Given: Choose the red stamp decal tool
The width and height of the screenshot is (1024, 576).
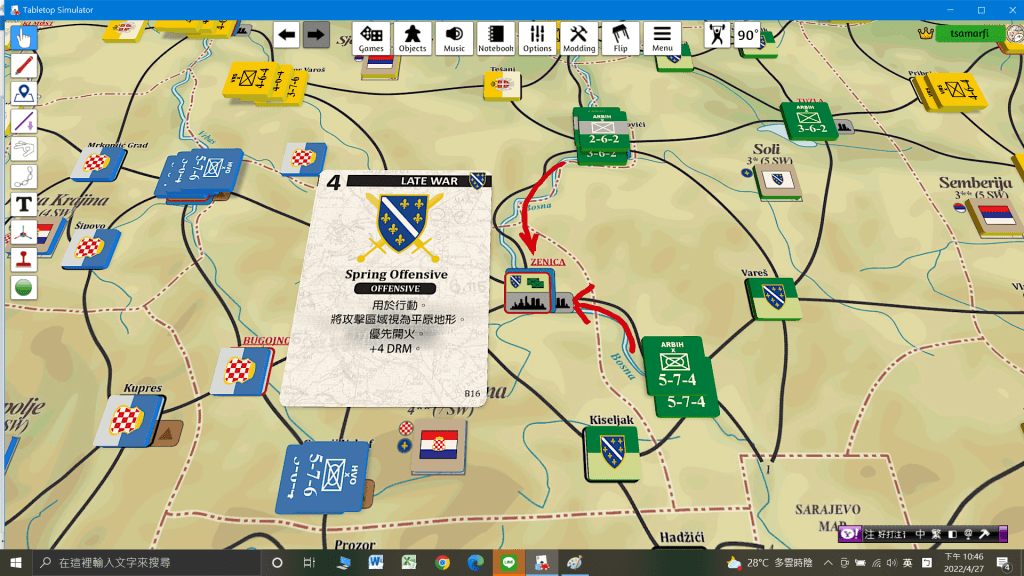Looking at the screenshot, I should pos(24,259).
